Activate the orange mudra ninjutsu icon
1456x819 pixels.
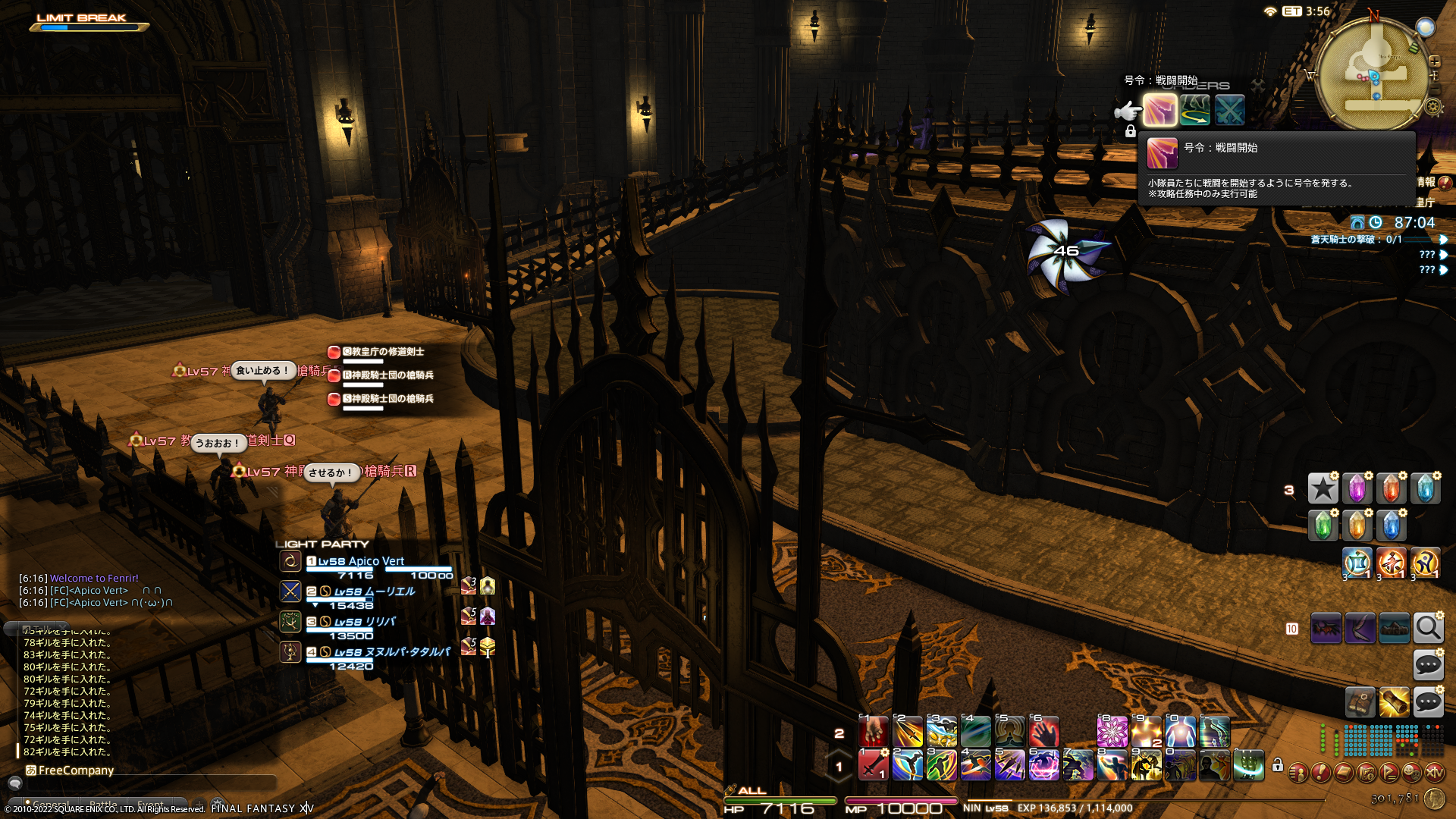[x=1392, y=563]
